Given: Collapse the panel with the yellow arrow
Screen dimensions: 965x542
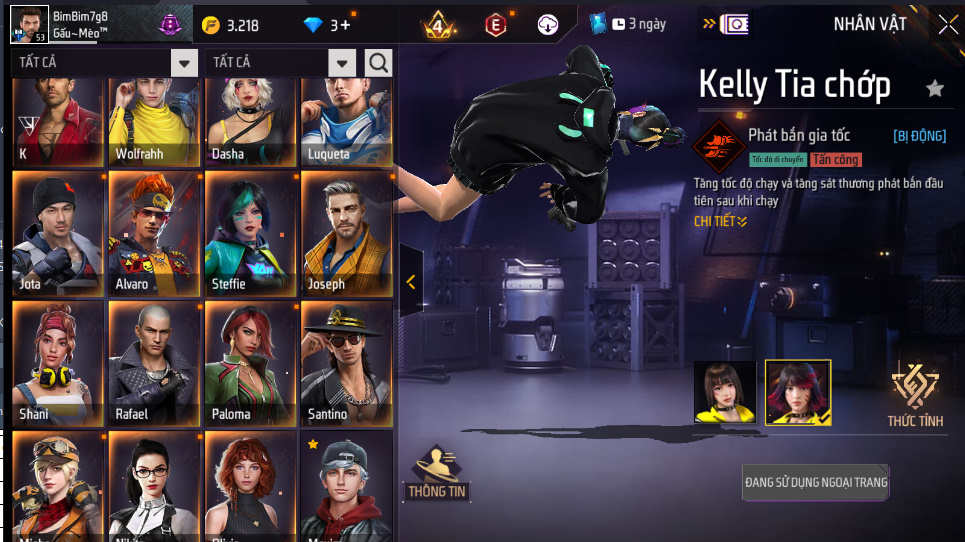Looking at the screenshot, I should point(411,282).
